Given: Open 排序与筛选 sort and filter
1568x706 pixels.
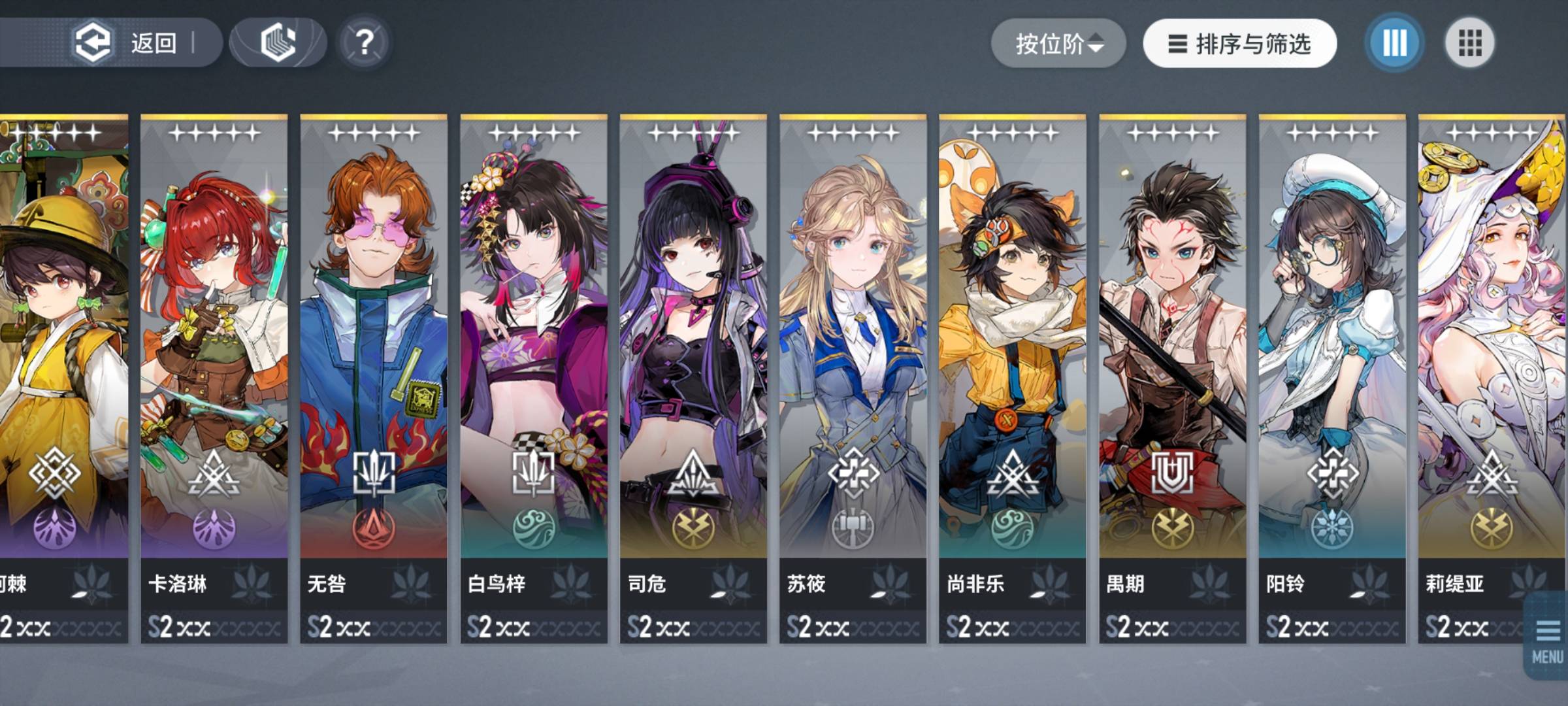Looking at the screenshot, I should (x=1239, y=44).
